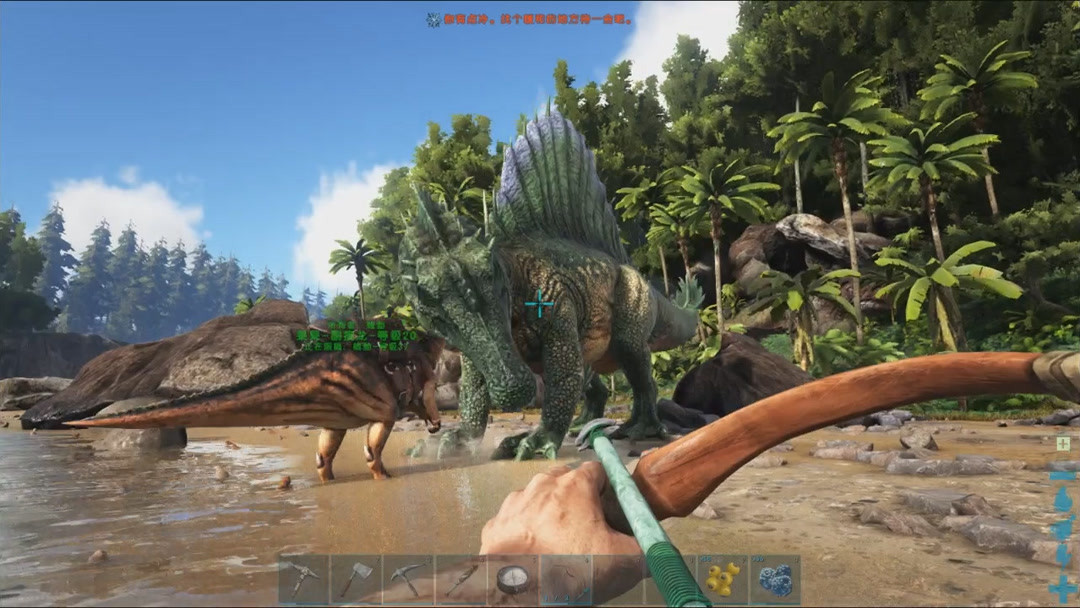Choose the compass hotbar slot
The width and height of the screenshot is (1080, 608).
click(x=513, y=580)
